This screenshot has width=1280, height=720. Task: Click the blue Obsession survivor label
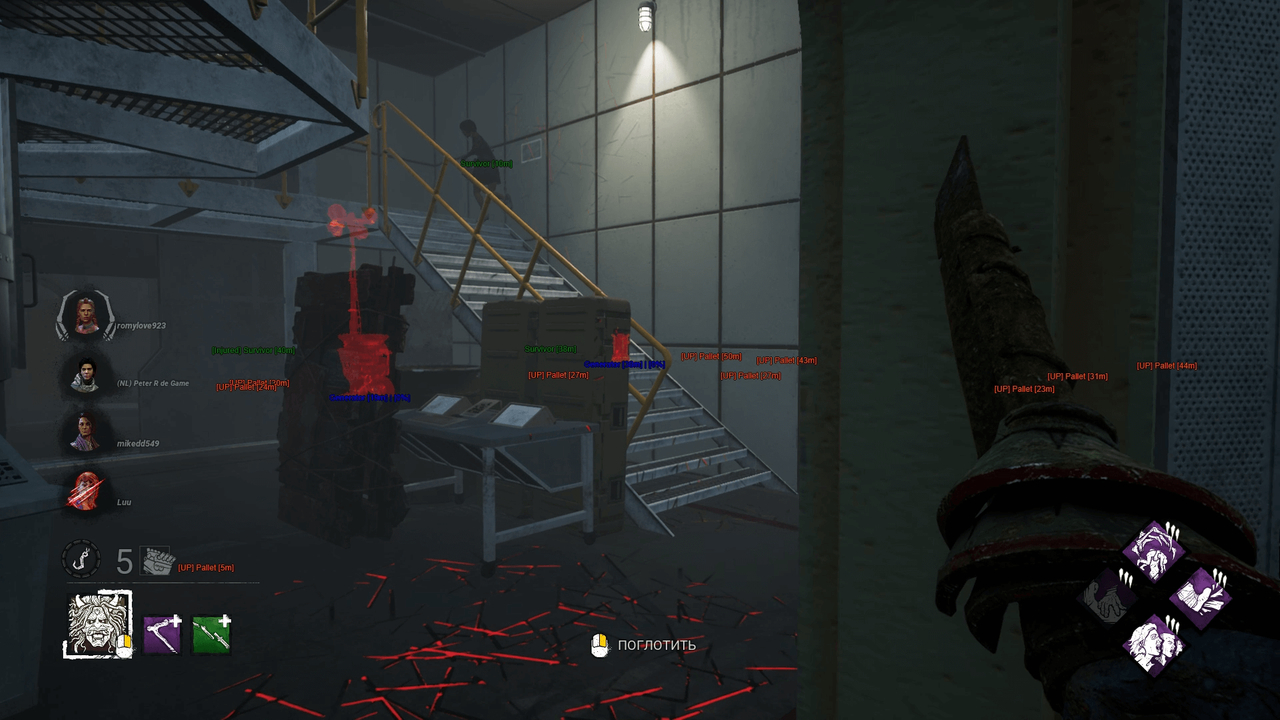(x=630, y=365)
